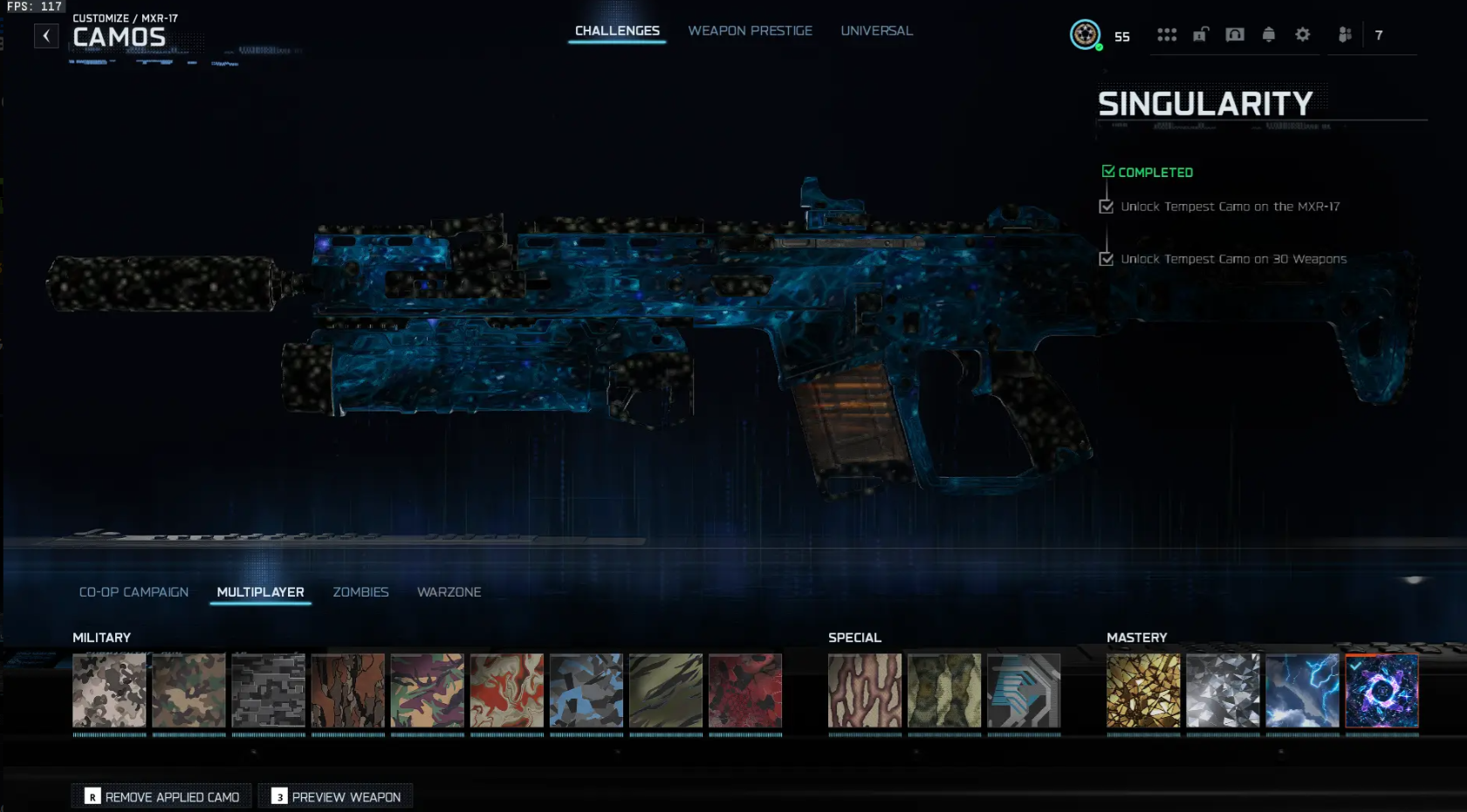This screenshot has height=812, width=1467.
Task: Check the Unlock Tempest Camo on 30 Weapons checkbox
Action: 1107,258
